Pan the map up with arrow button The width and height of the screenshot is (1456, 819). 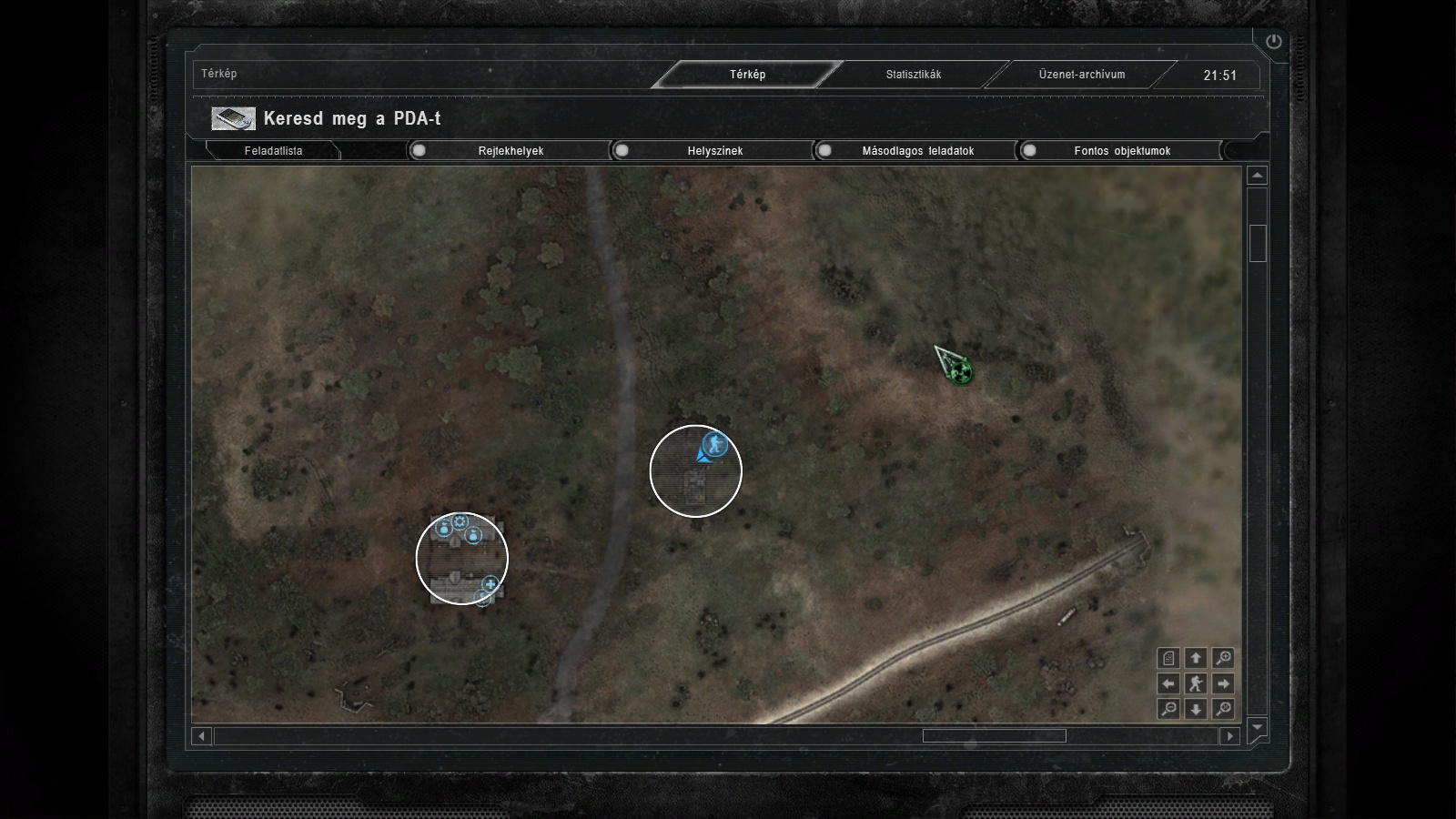pos(1196,658)
